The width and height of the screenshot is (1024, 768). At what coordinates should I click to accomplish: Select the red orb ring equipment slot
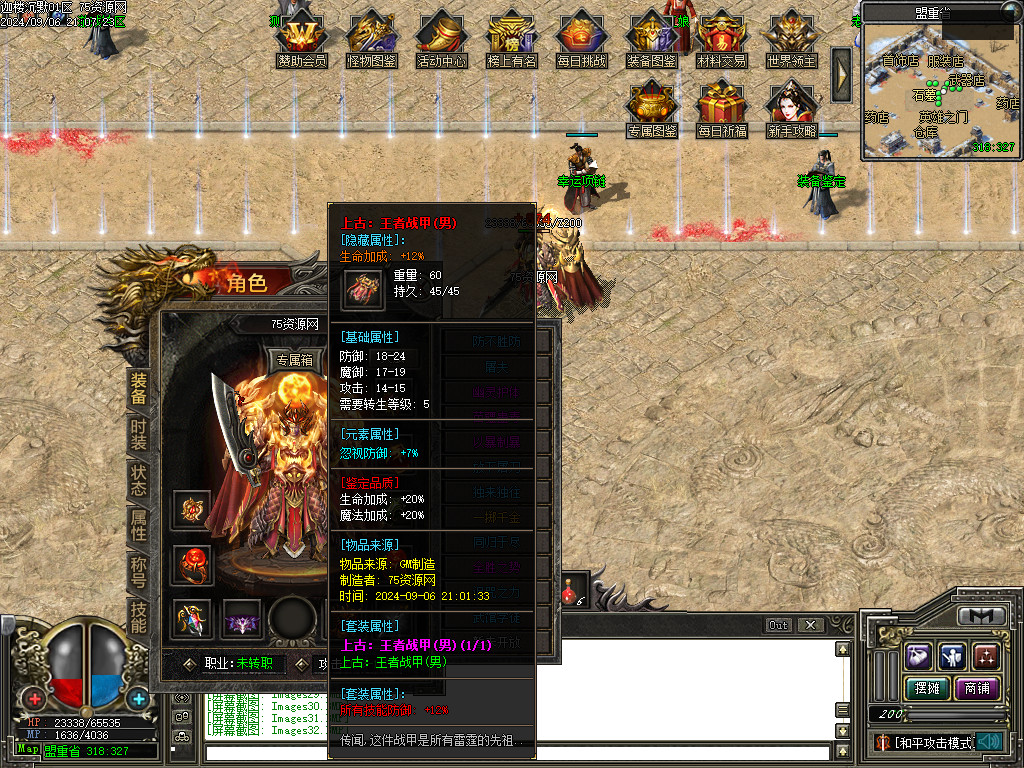click(191, 565)
